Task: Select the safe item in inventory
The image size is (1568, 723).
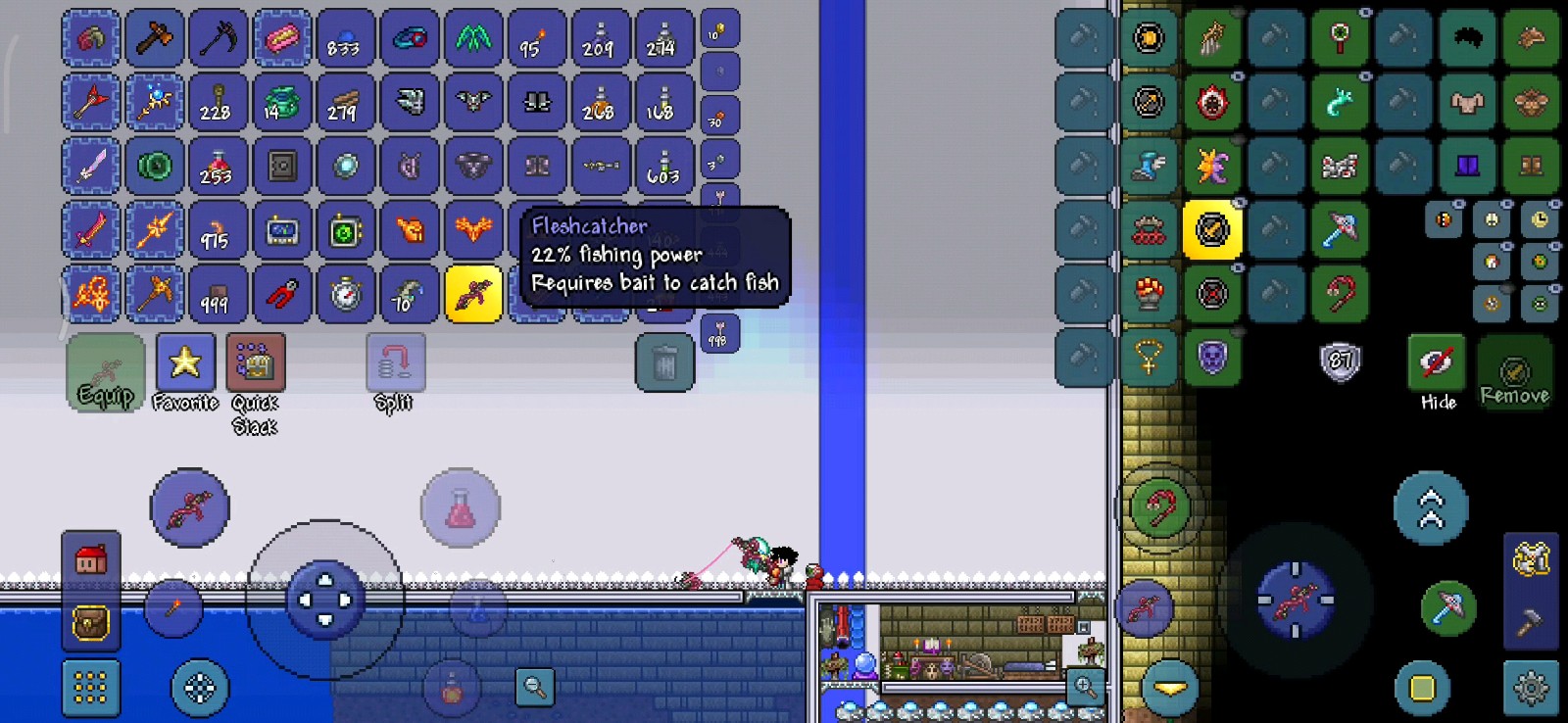Action: (x=282, y=167)
